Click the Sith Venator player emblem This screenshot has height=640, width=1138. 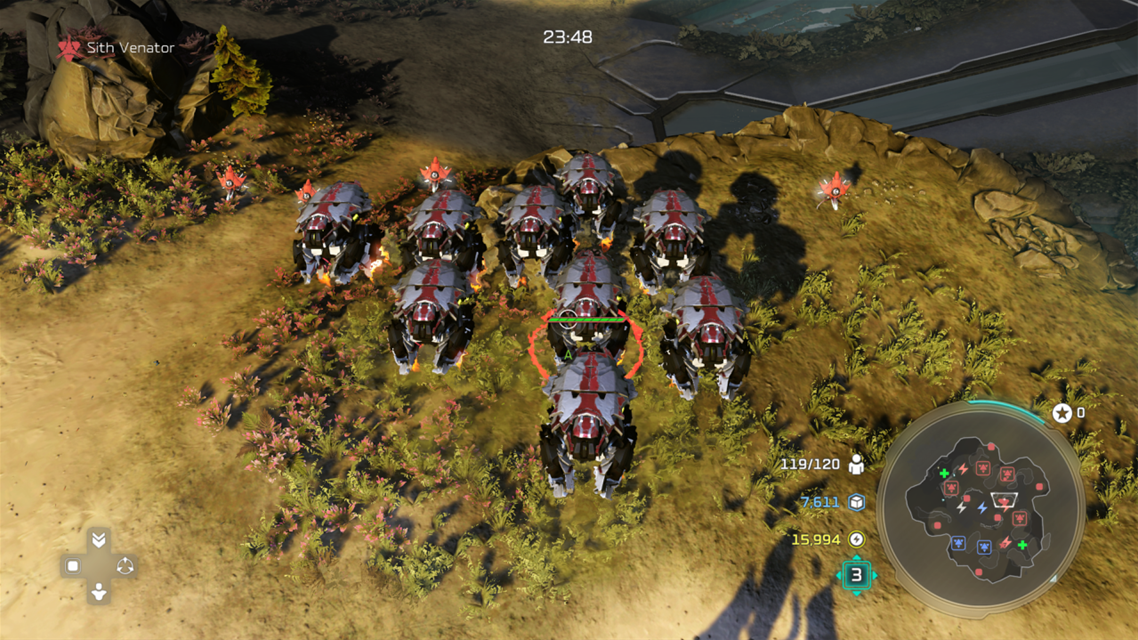point(69,47)
